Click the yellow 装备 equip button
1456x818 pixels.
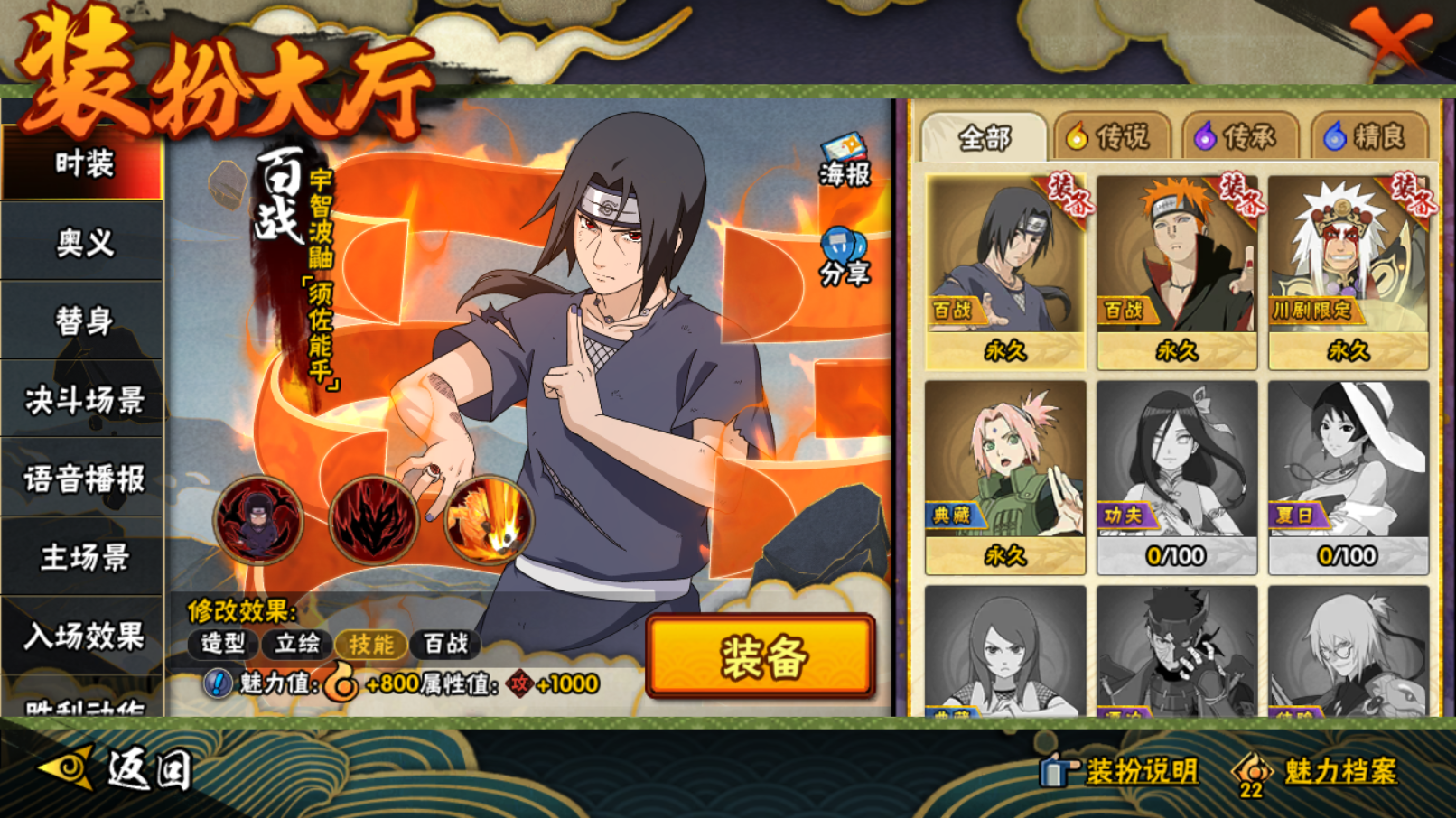(761, 656)
